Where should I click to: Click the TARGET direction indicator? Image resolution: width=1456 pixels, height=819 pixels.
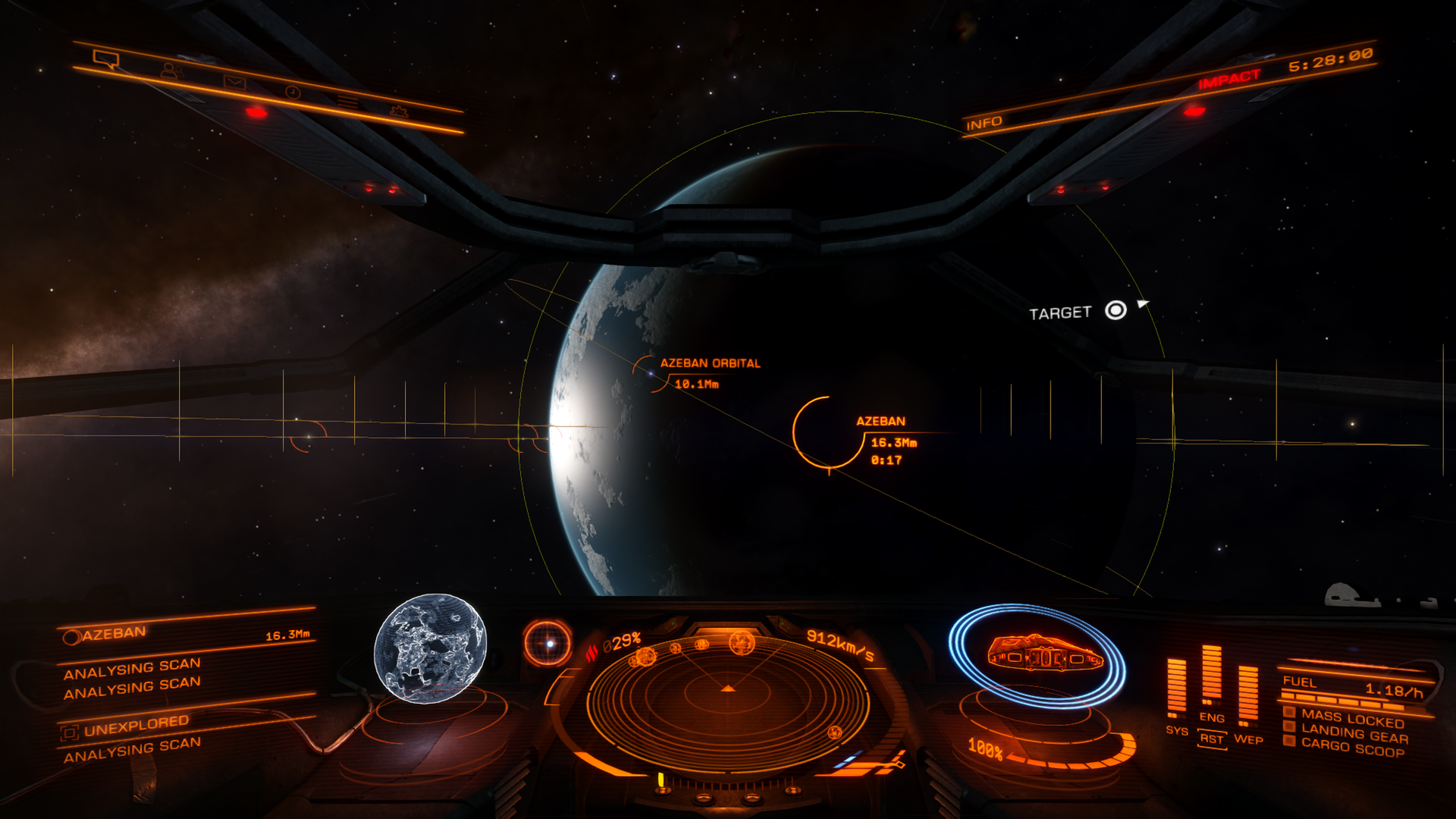click(1116, 310)
